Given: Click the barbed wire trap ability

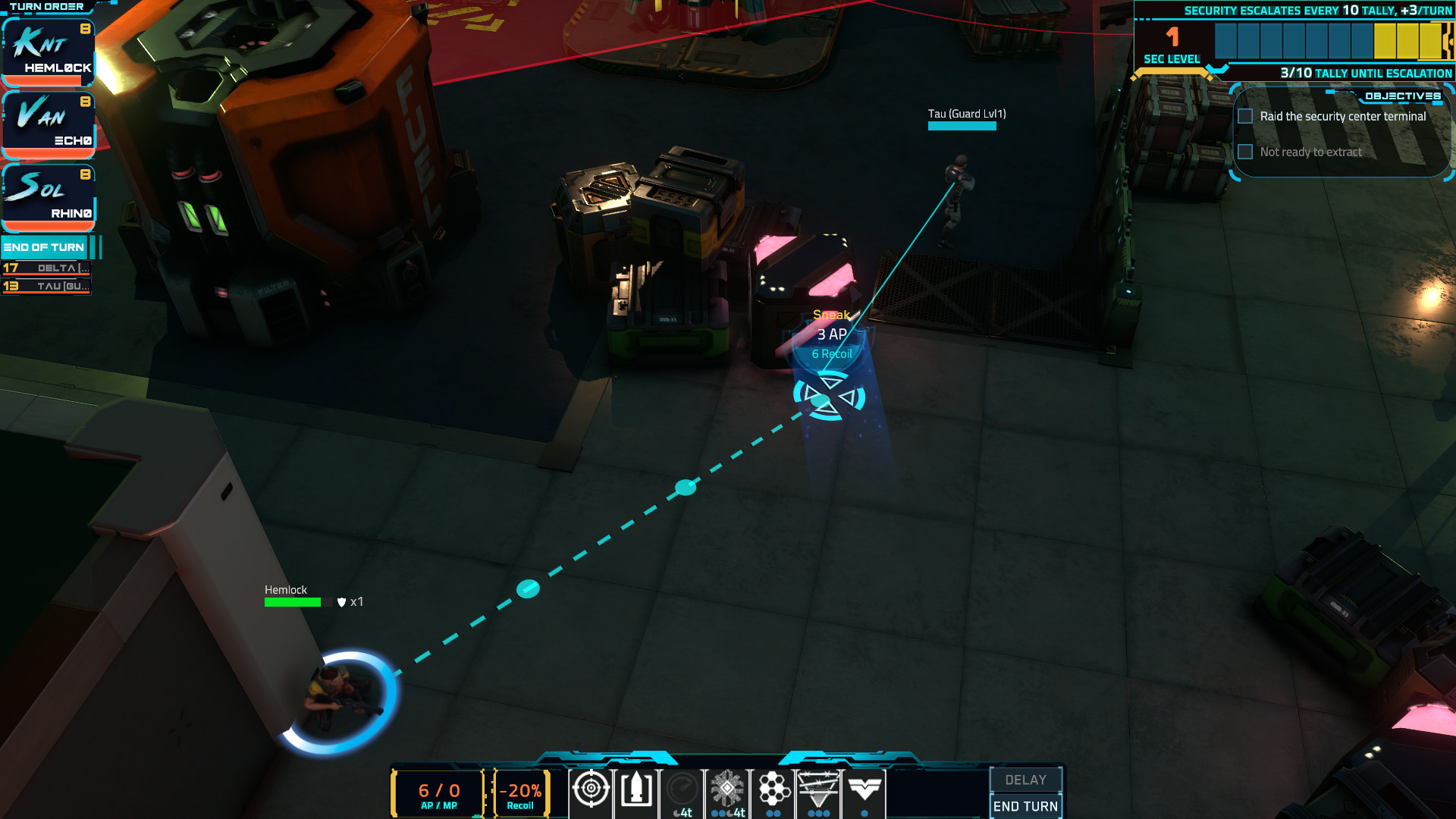Looking at the screenshot, I should point(819,790).
